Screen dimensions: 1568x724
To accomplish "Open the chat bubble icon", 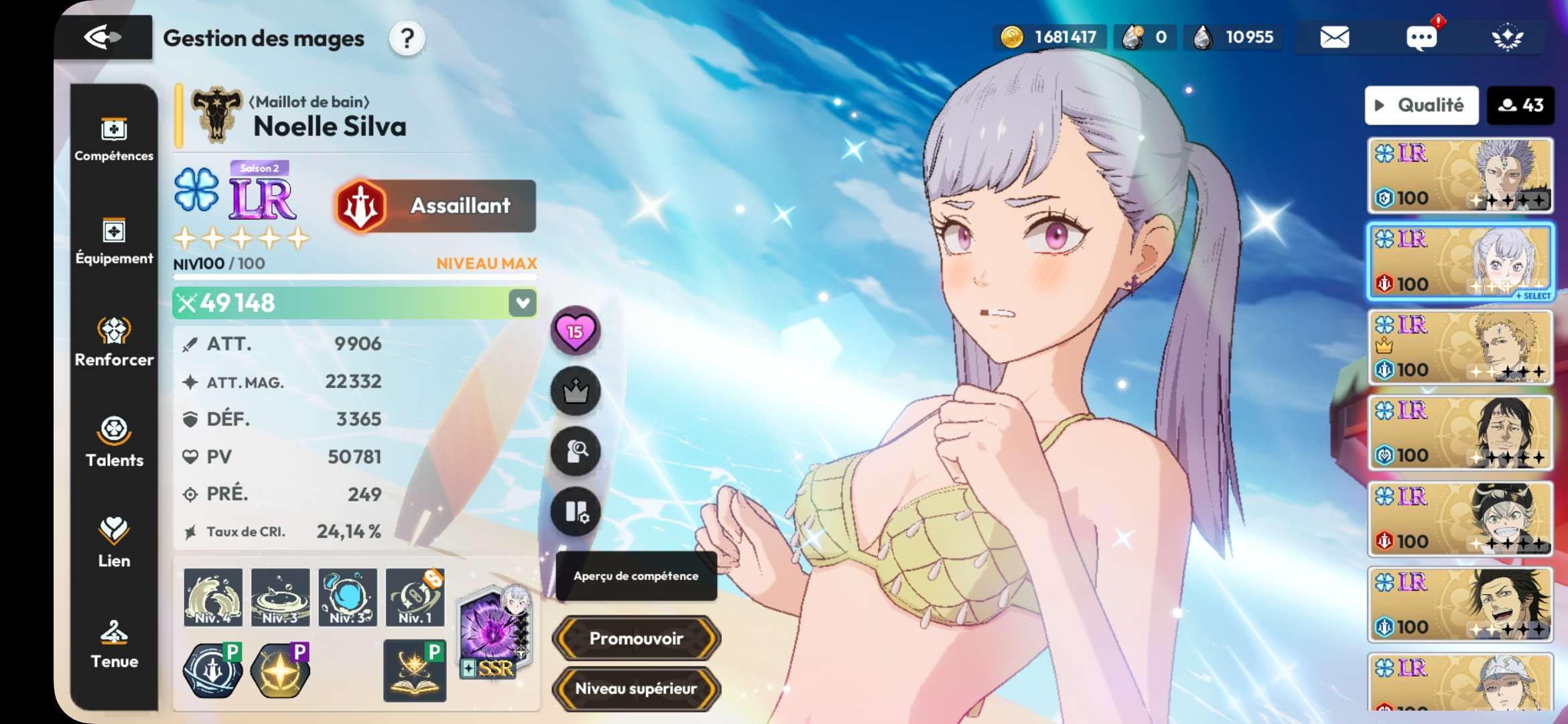I will point(1421,38).
